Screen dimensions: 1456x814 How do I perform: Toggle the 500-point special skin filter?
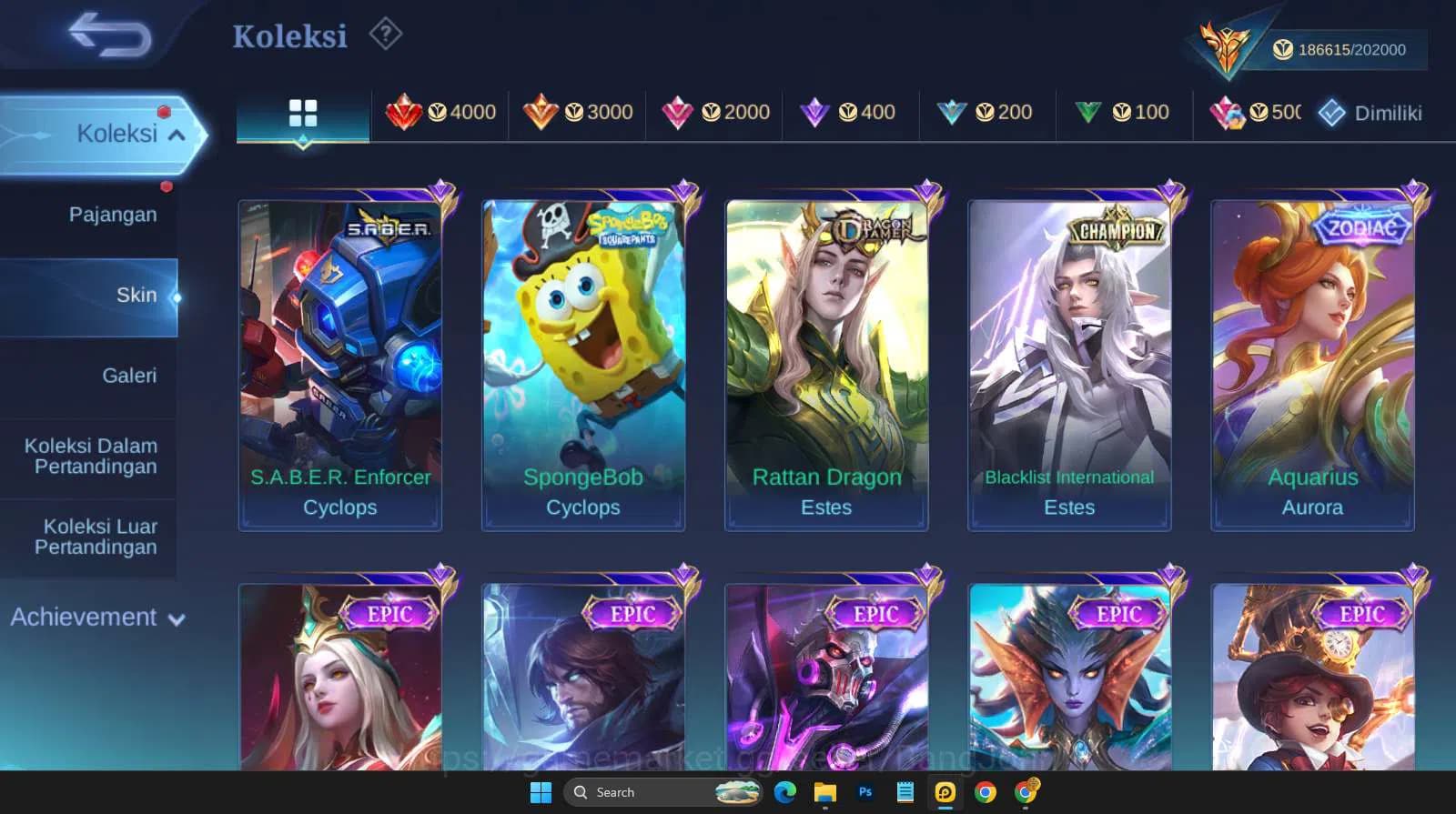click(x=1256, y=113)
